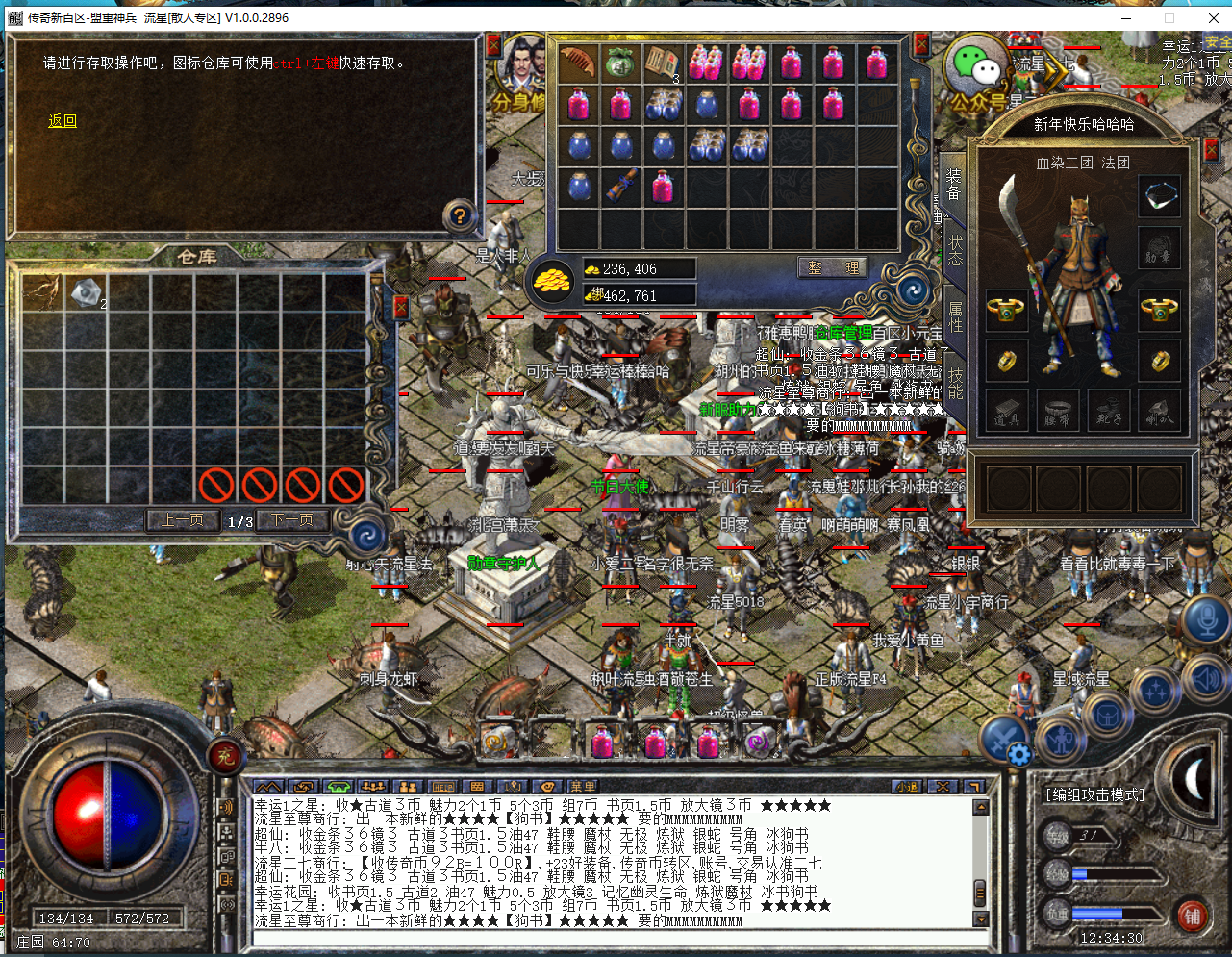Select the book pages item stacked at 3

pos(663,63)
